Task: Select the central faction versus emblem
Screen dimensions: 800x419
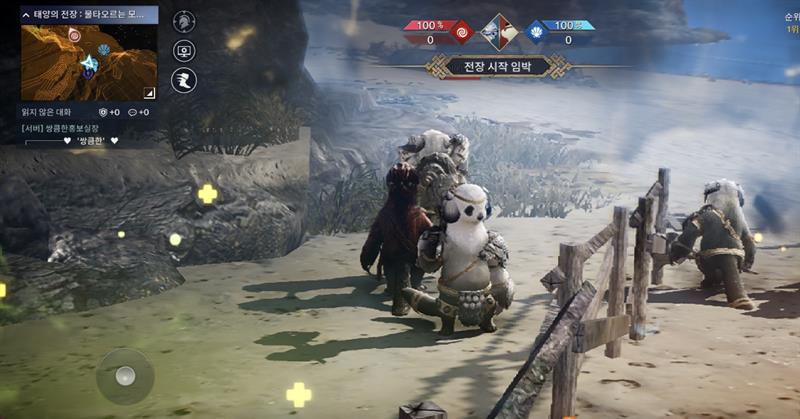Action: pyautogui.click(x=499, y=32)
